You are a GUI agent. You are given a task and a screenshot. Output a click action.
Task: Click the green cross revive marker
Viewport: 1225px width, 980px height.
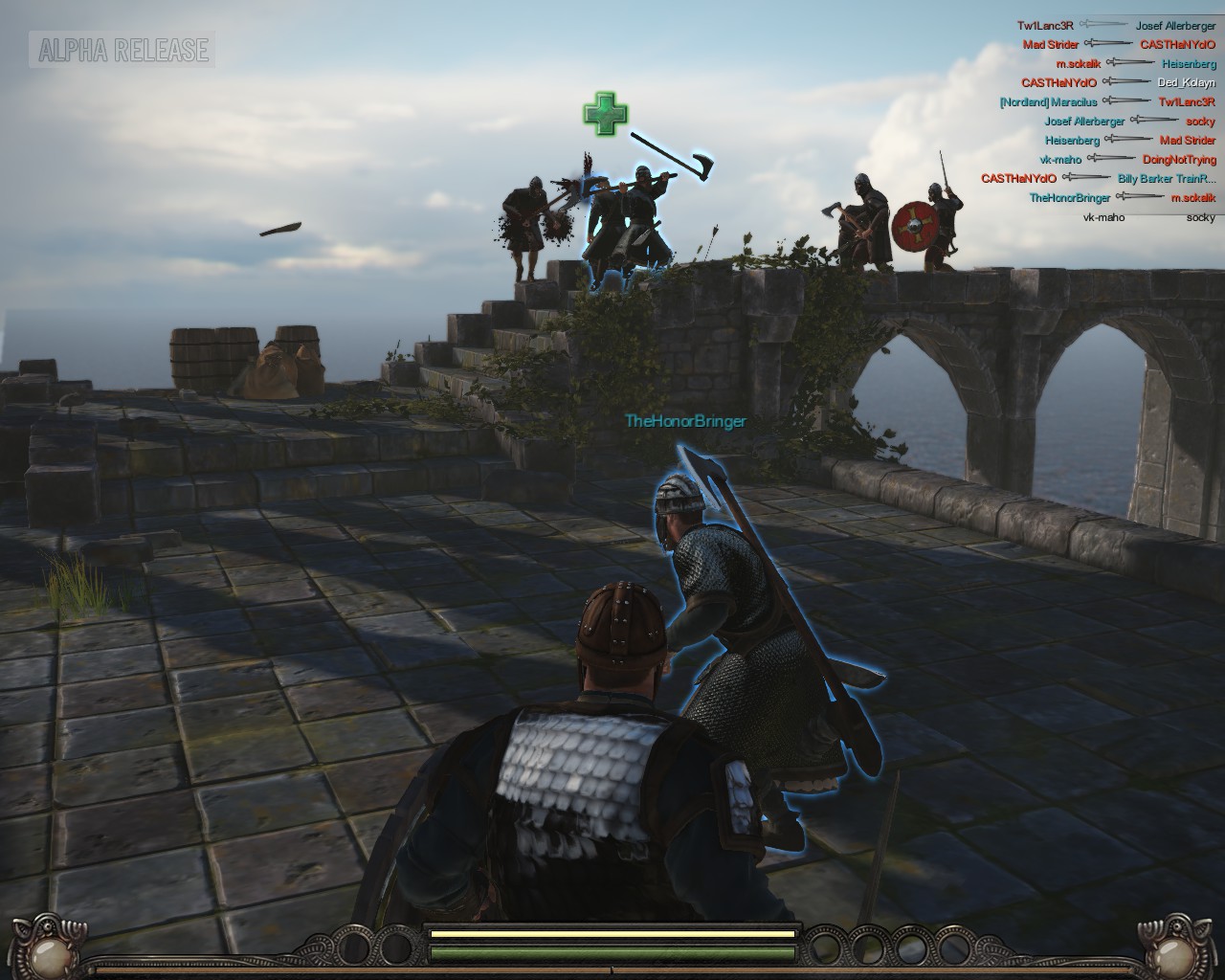605,113
